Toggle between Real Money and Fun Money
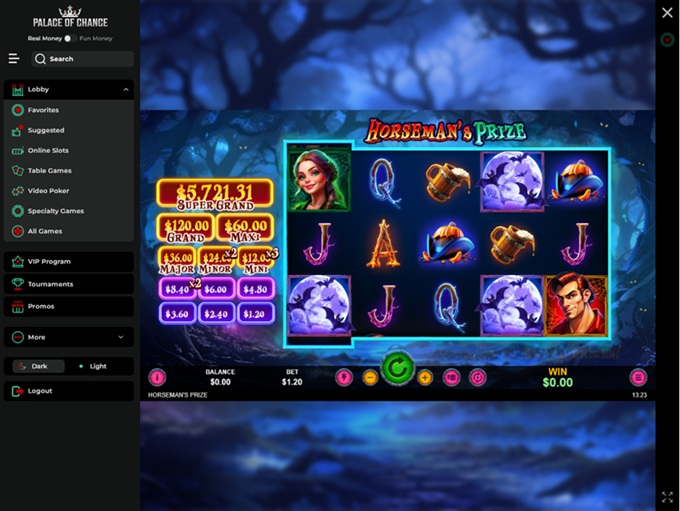This screenshot has height=511, width=680. click(x=69, y=38)
